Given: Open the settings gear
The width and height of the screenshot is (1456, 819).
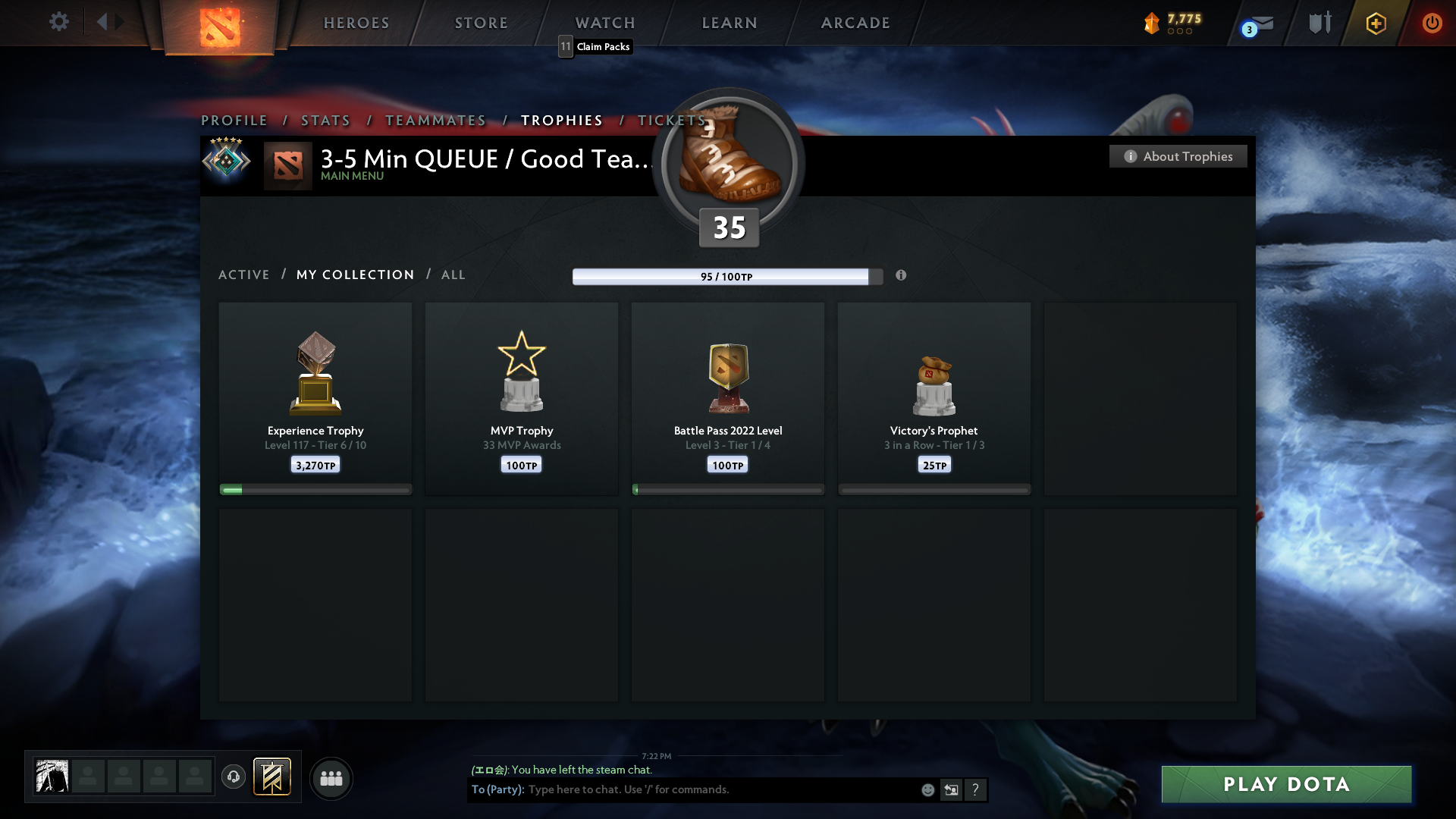Looking at the screenshot, I should pyautogui.click(x=59, y=22).
